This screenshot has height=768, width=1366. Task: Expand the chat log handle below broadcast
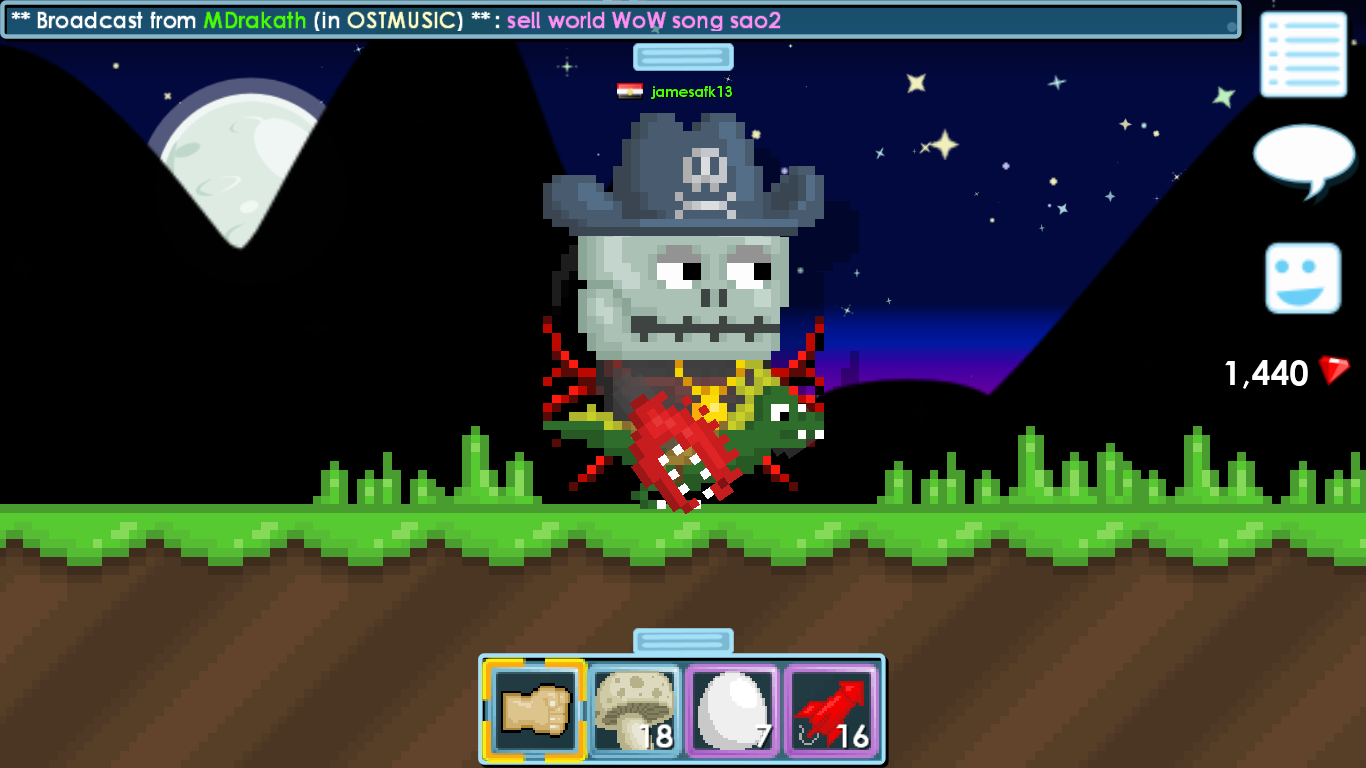[x=683, y=57]
